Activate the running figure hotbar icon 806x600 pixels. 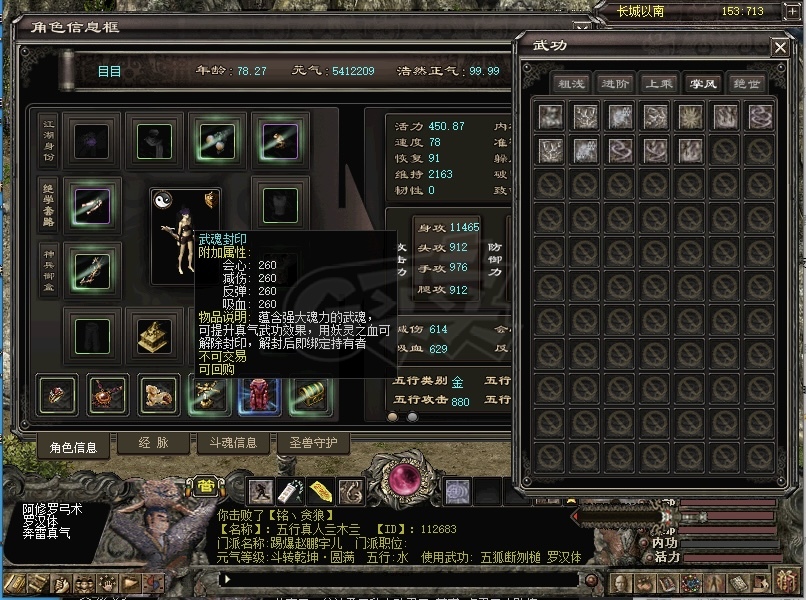(x=262, y=491)
